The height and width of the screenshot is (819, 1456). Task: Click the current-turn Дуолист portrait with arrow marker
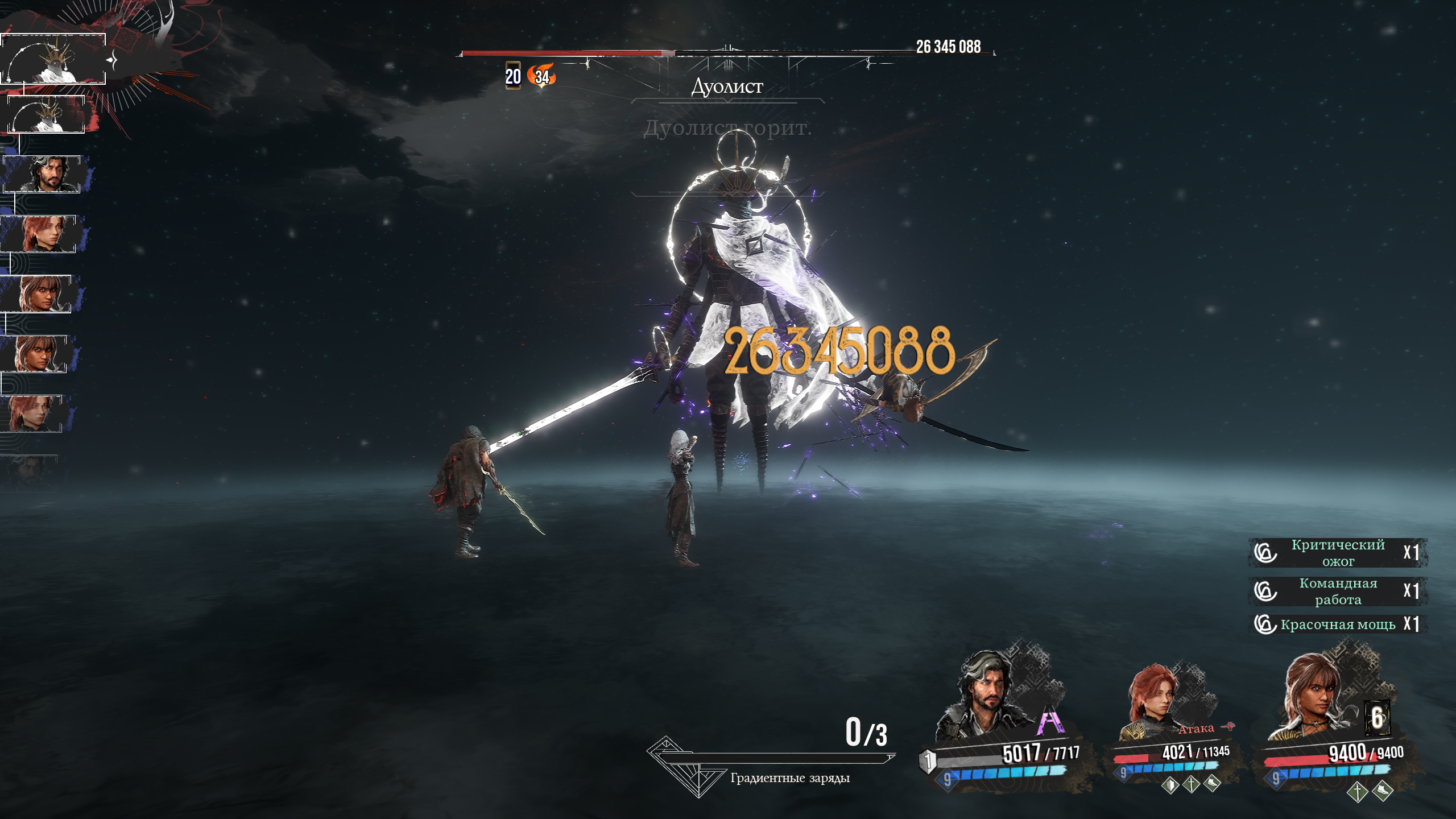coord(53,59)
